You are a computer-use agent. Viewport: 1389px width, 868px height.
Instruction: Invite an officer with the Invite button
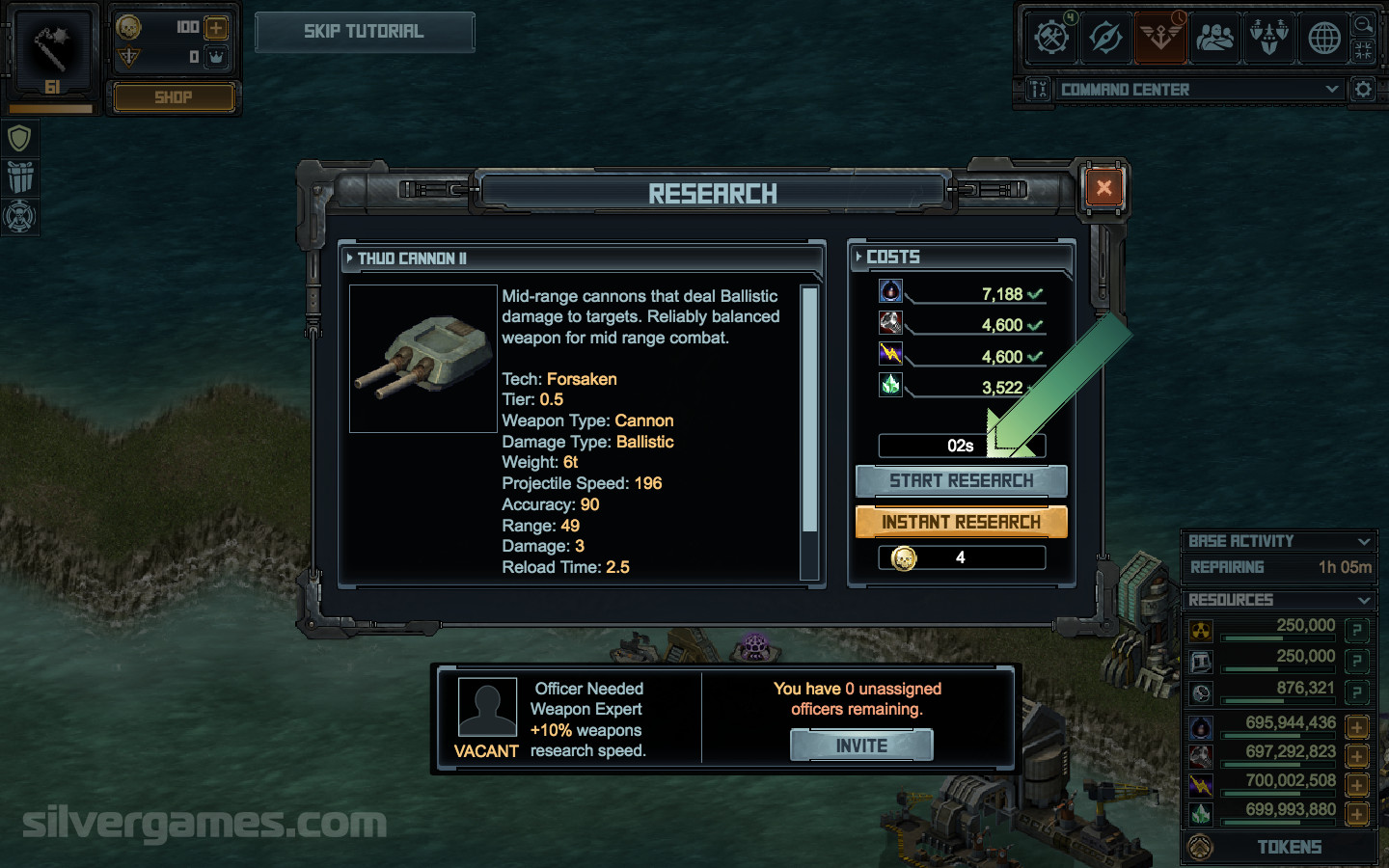[861, 746]
